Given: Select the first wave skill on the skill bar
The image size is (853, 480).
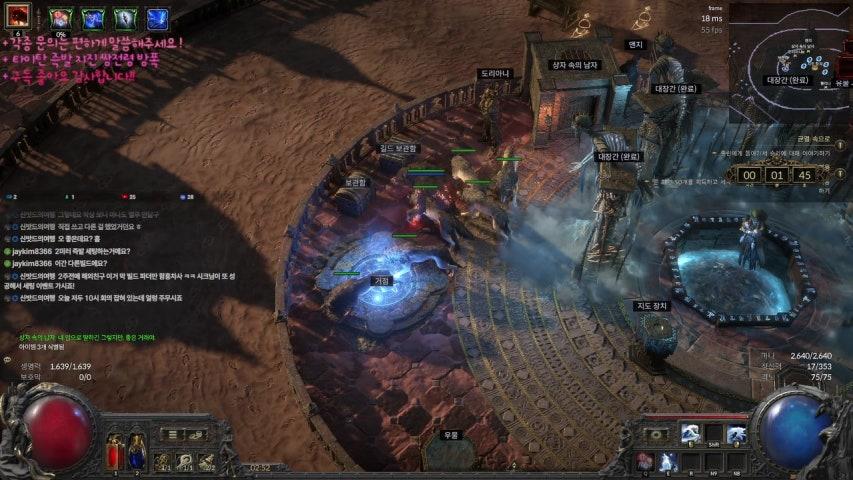Looking at the screenshot, I should pyautogui.click(x=690, y=434).
